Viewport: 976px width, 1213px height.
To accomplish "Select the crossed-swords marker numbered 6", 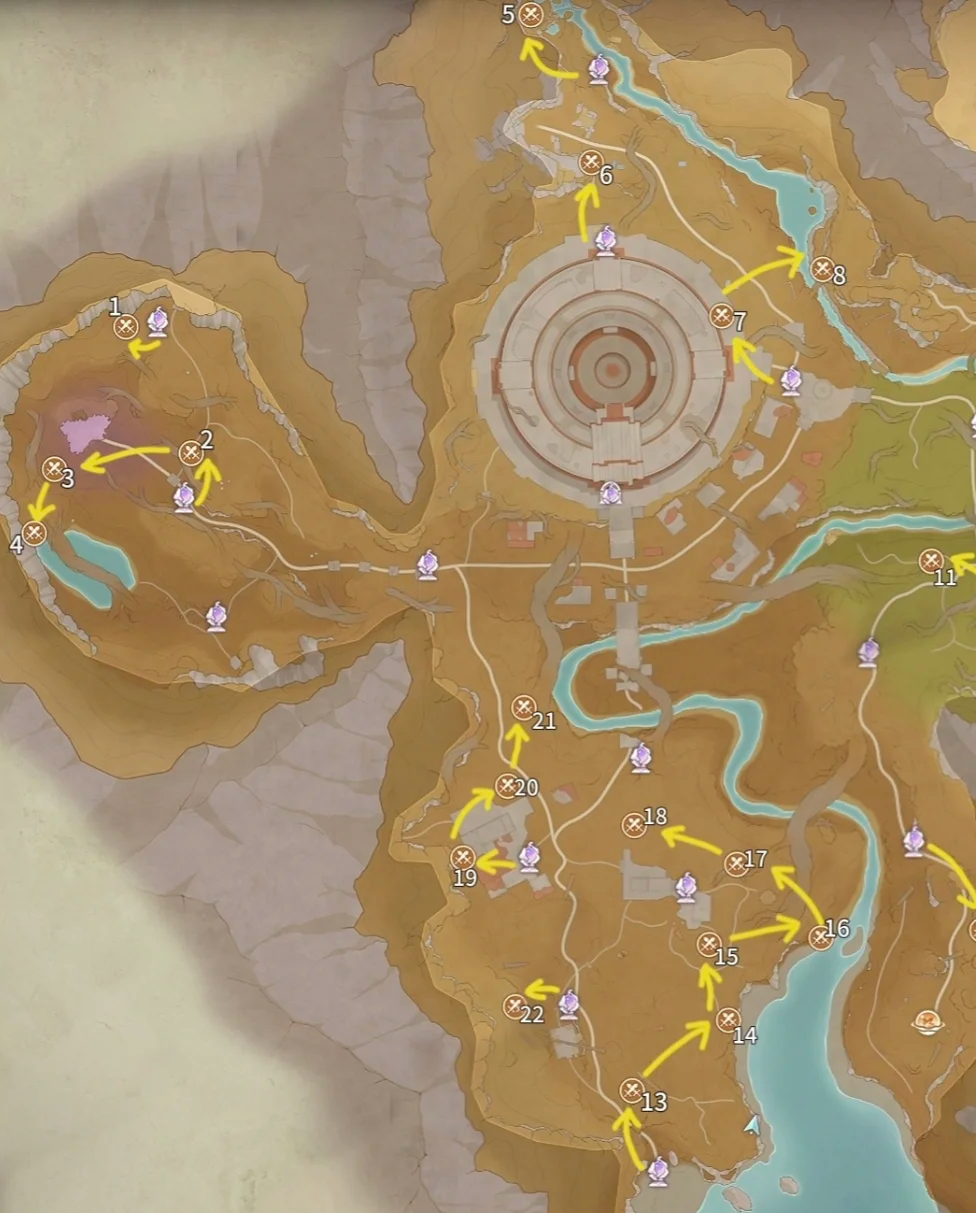I will tap(591, 162).
